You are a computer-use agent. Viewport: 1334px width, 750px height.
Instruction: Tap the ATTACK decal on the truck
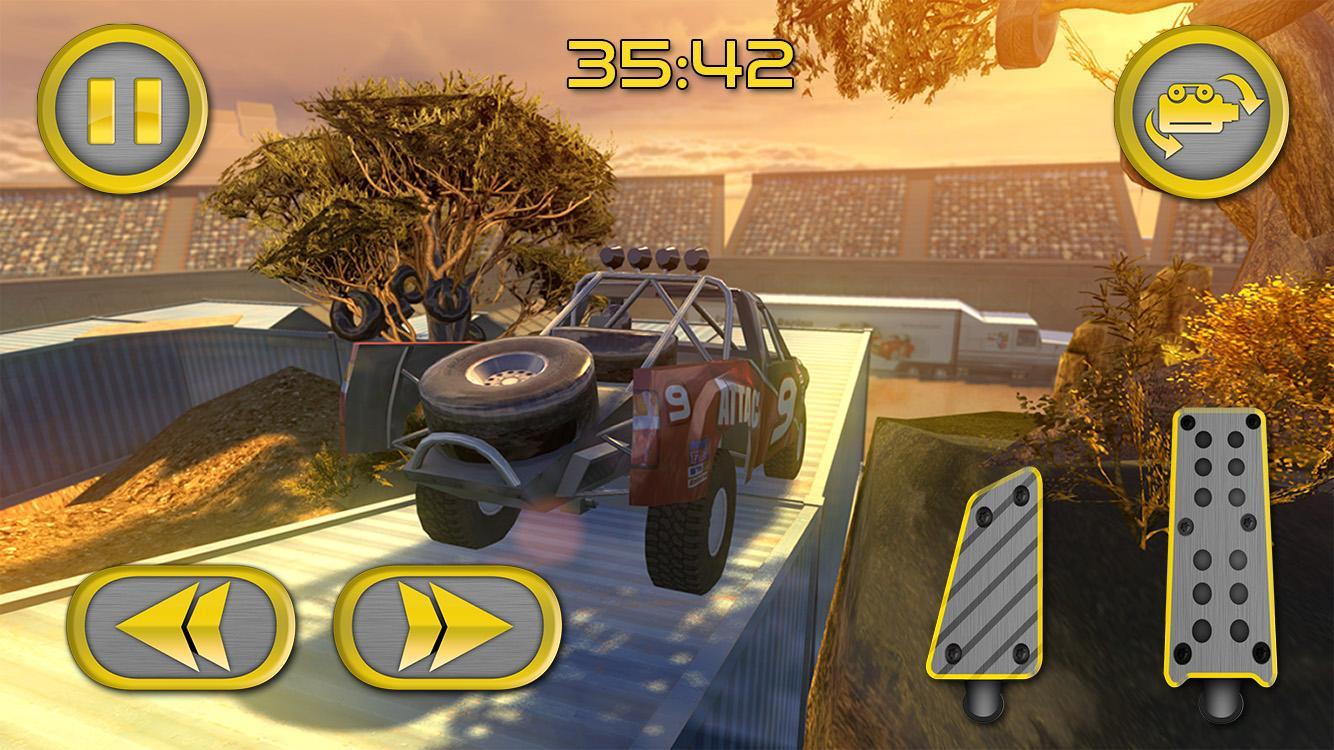pos(737,403)
